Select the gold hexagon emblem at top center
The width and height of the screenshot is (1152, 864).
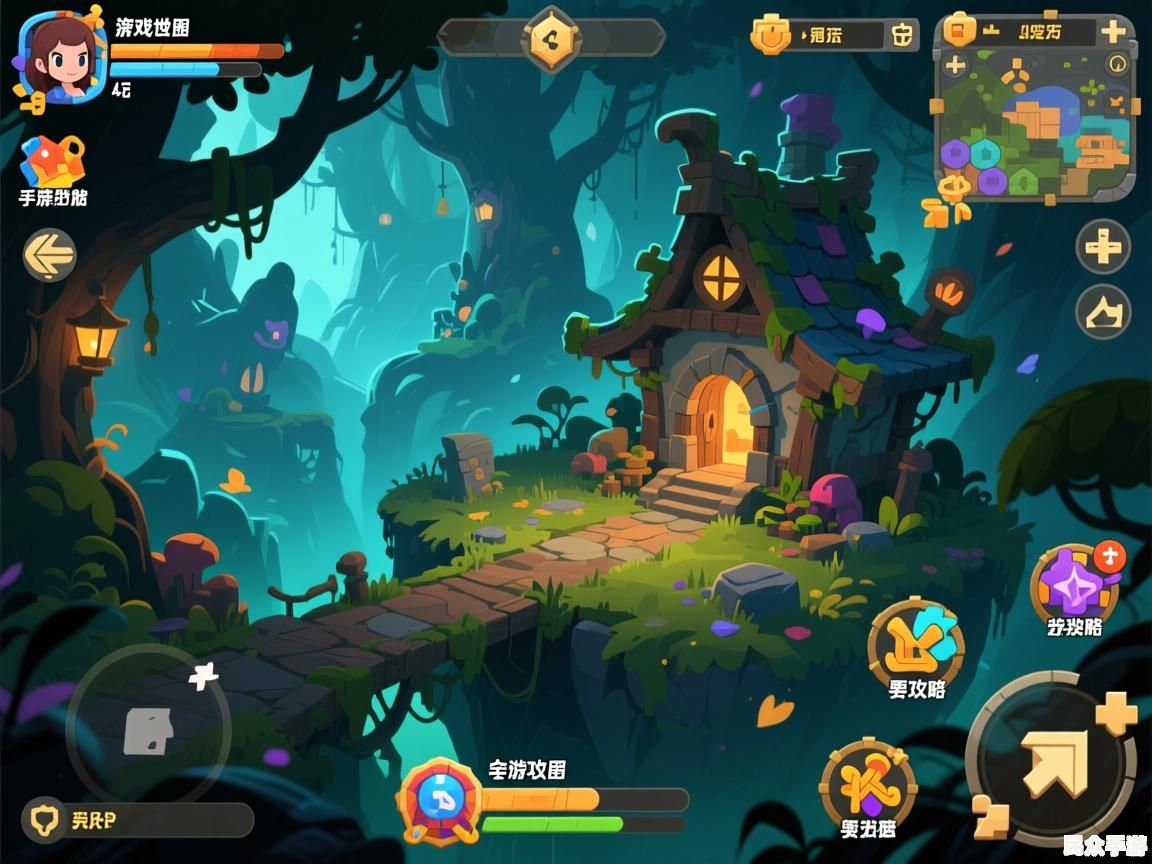tap(551, 38)
